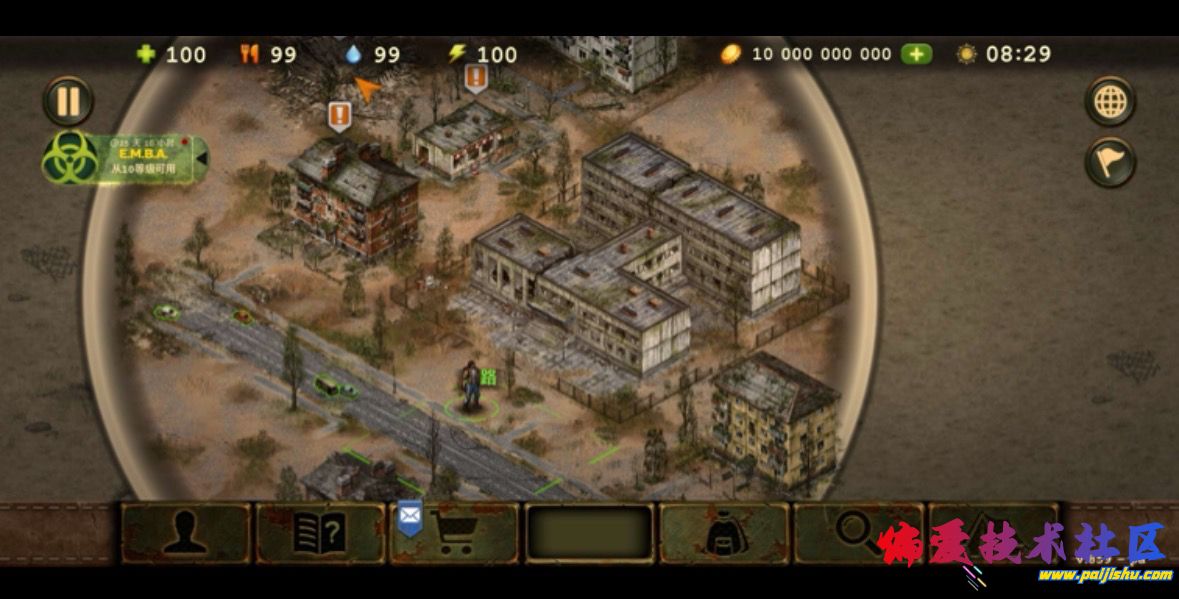Pause the game with the pause button
This screenshot has width=1179, height=599.
coord(68,101)
